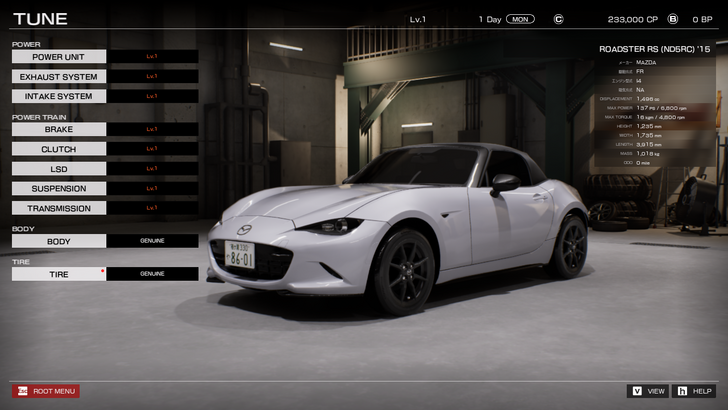Select the Suspension tuning entry

click(x=59, y=189)
